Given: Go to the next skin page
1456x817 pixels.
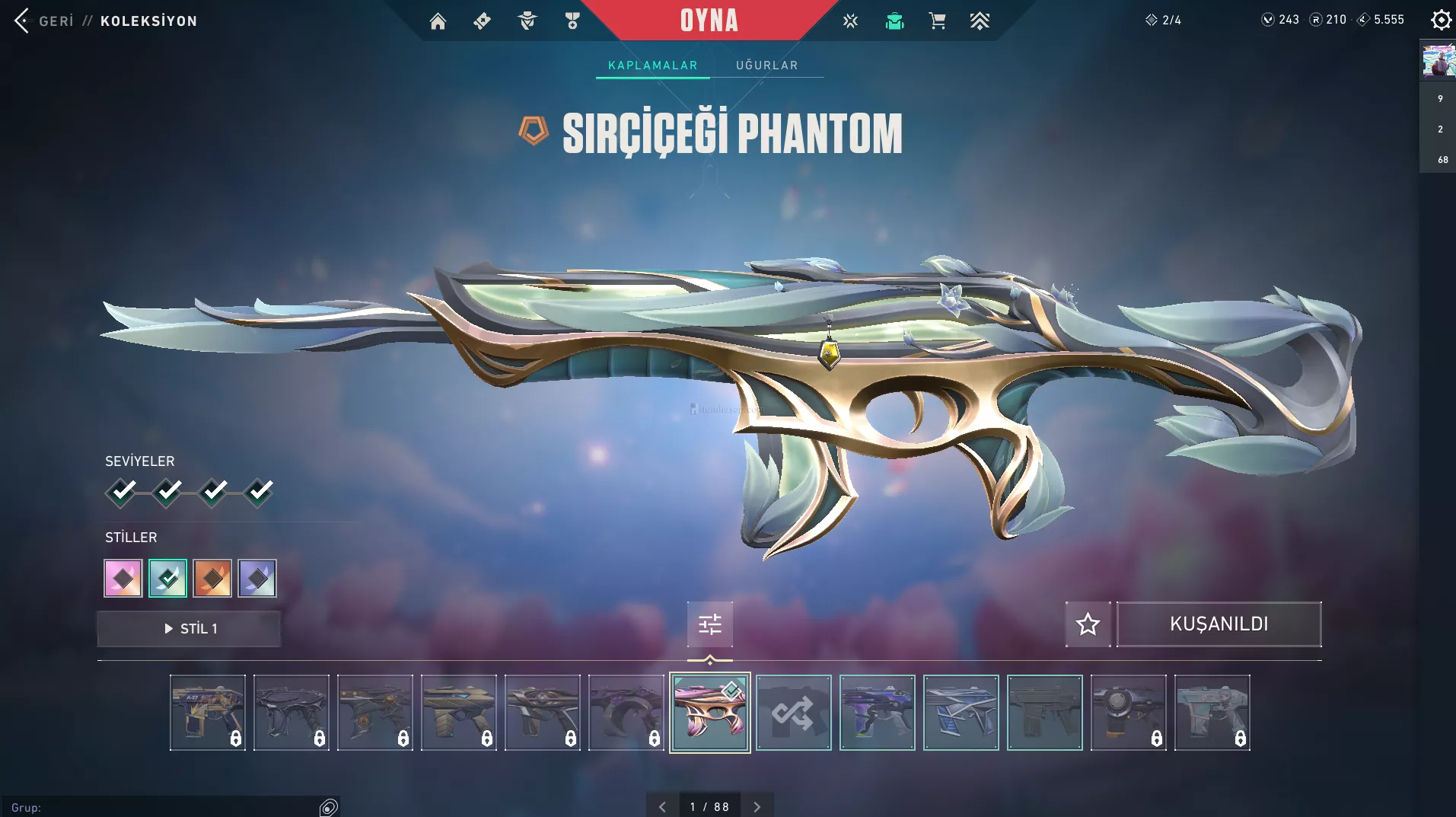Looking at the screenshot, I should pyautogui.click(x=757, y=806).
